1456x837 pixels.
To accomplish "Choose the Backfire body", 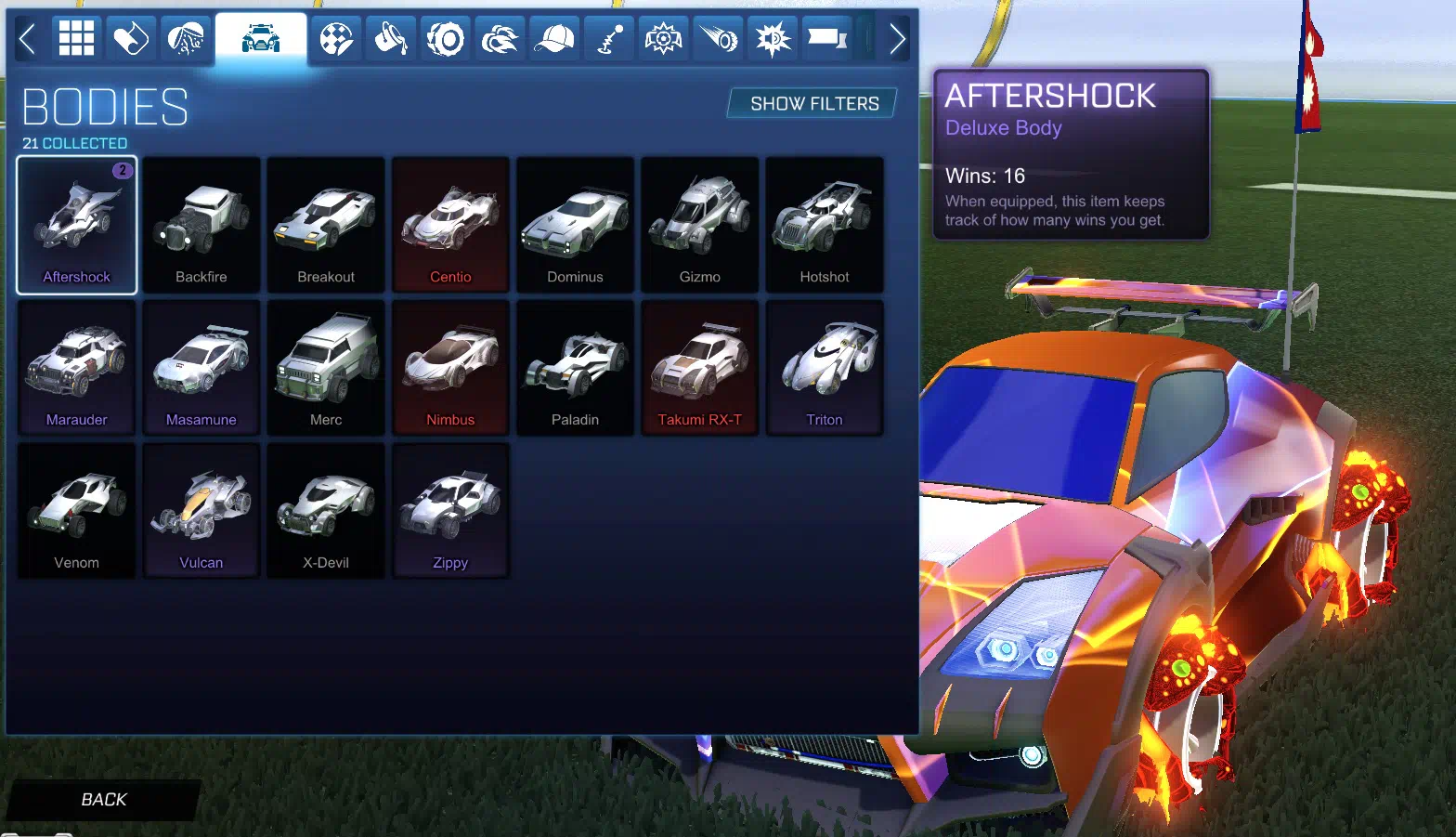I will tap(201, 226).
